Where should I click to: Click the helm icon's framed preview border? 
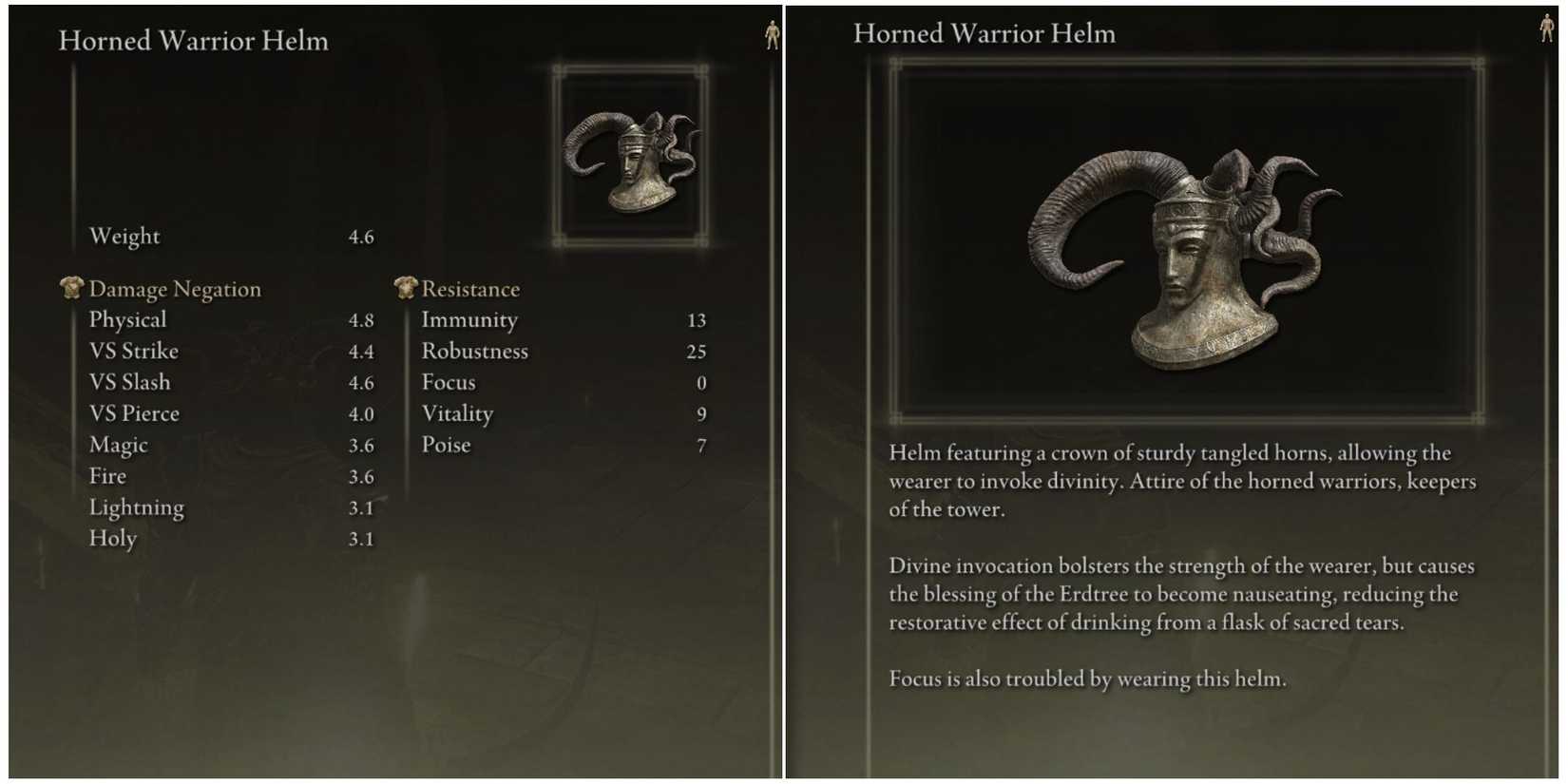coord(630,67)
